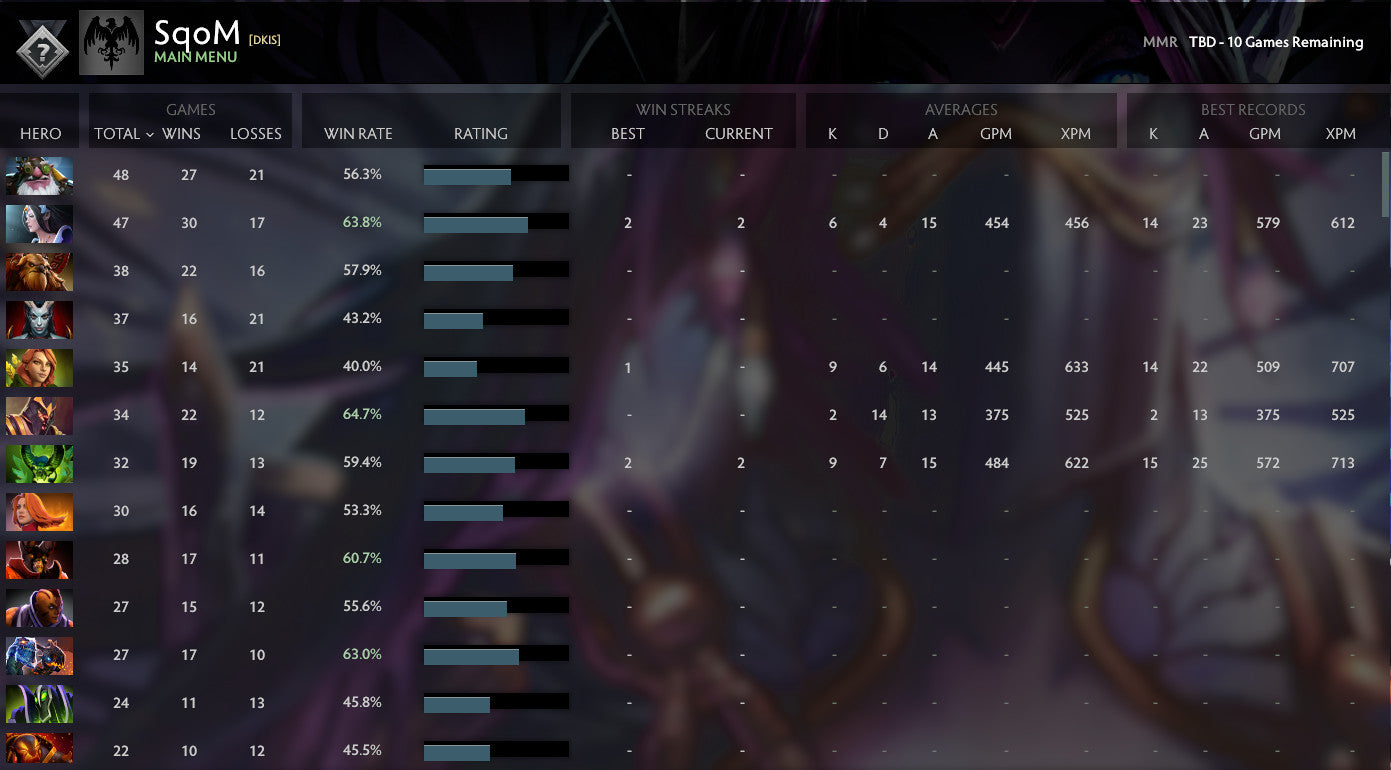
Task: Select the hero portrait with 32 games
Action: 39,463
